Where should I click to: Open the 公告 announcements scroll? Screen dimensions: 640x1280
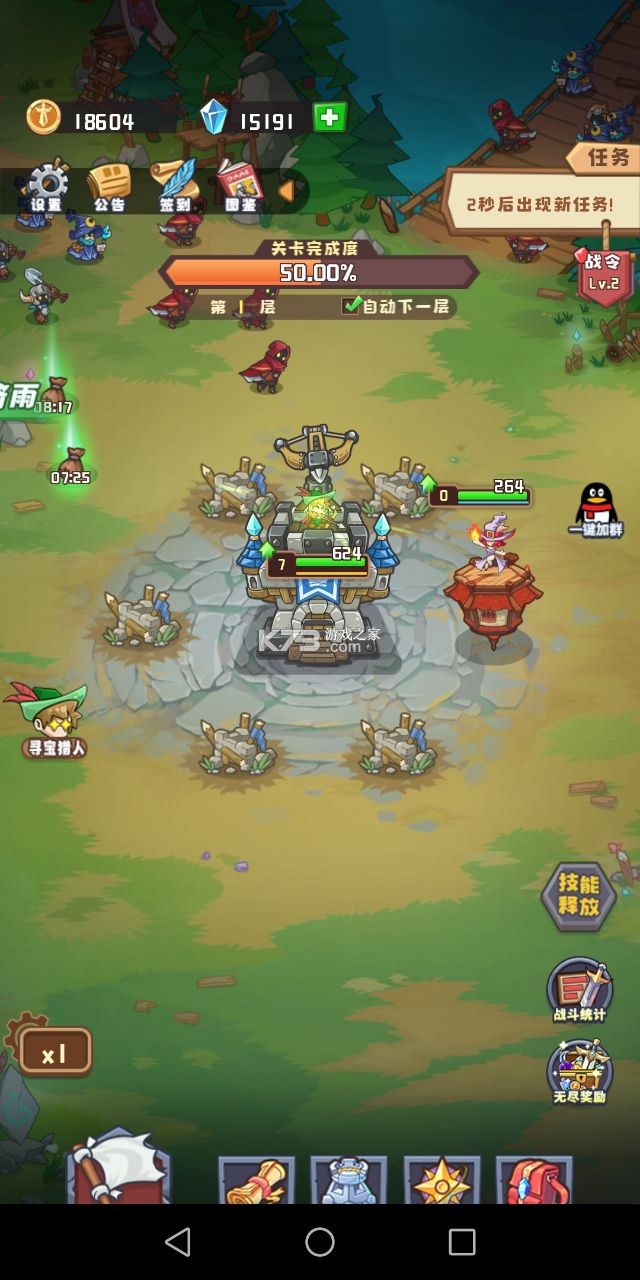[x=109, y=186]
